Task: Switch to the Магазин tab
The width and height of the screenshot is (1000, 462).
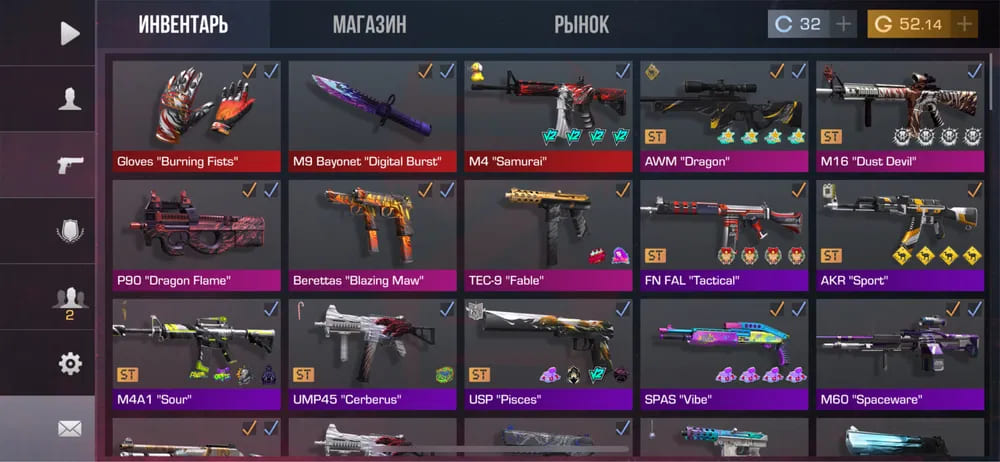Action: (369, 25)
